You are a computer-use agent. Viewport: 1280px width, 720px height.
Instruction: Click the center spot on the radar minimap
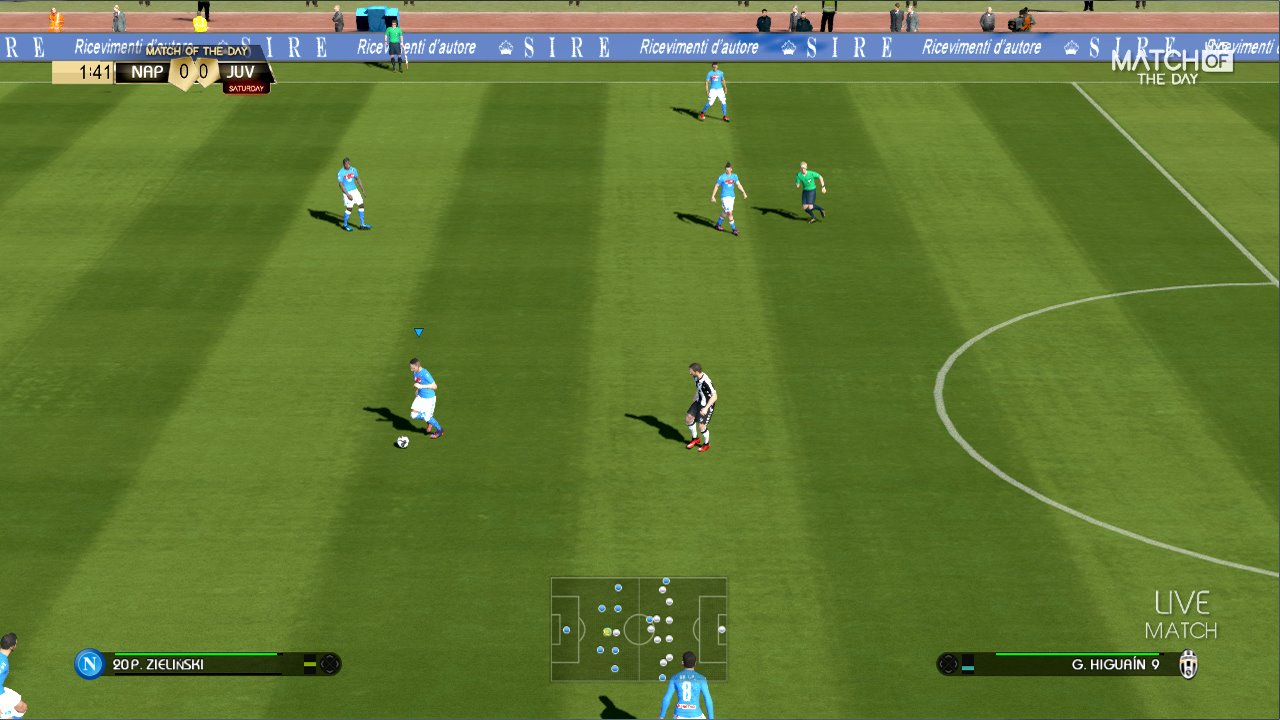[637, 630]
